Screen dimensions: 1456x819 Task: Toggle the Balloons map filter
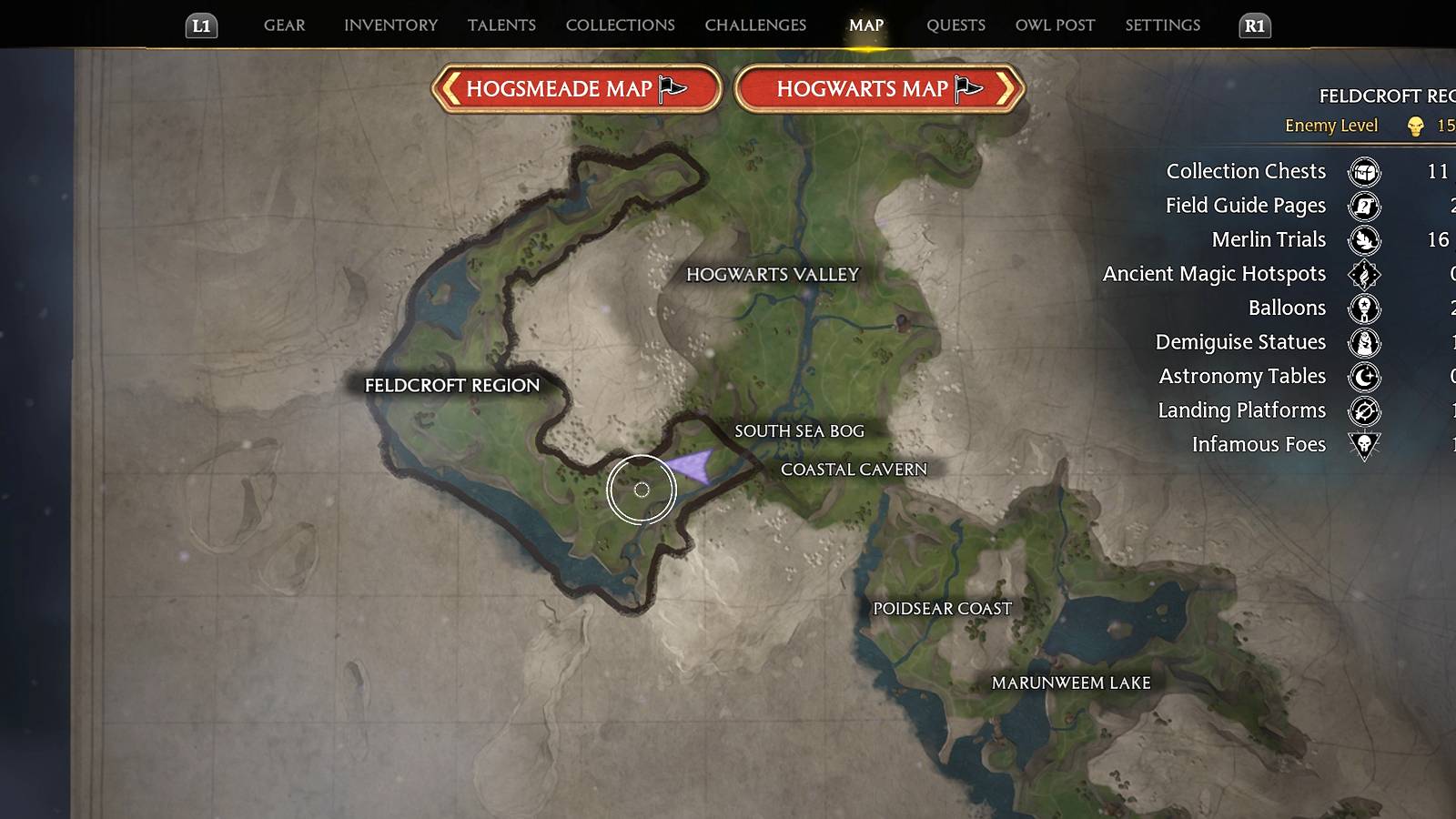click(x=1365, y=308)
